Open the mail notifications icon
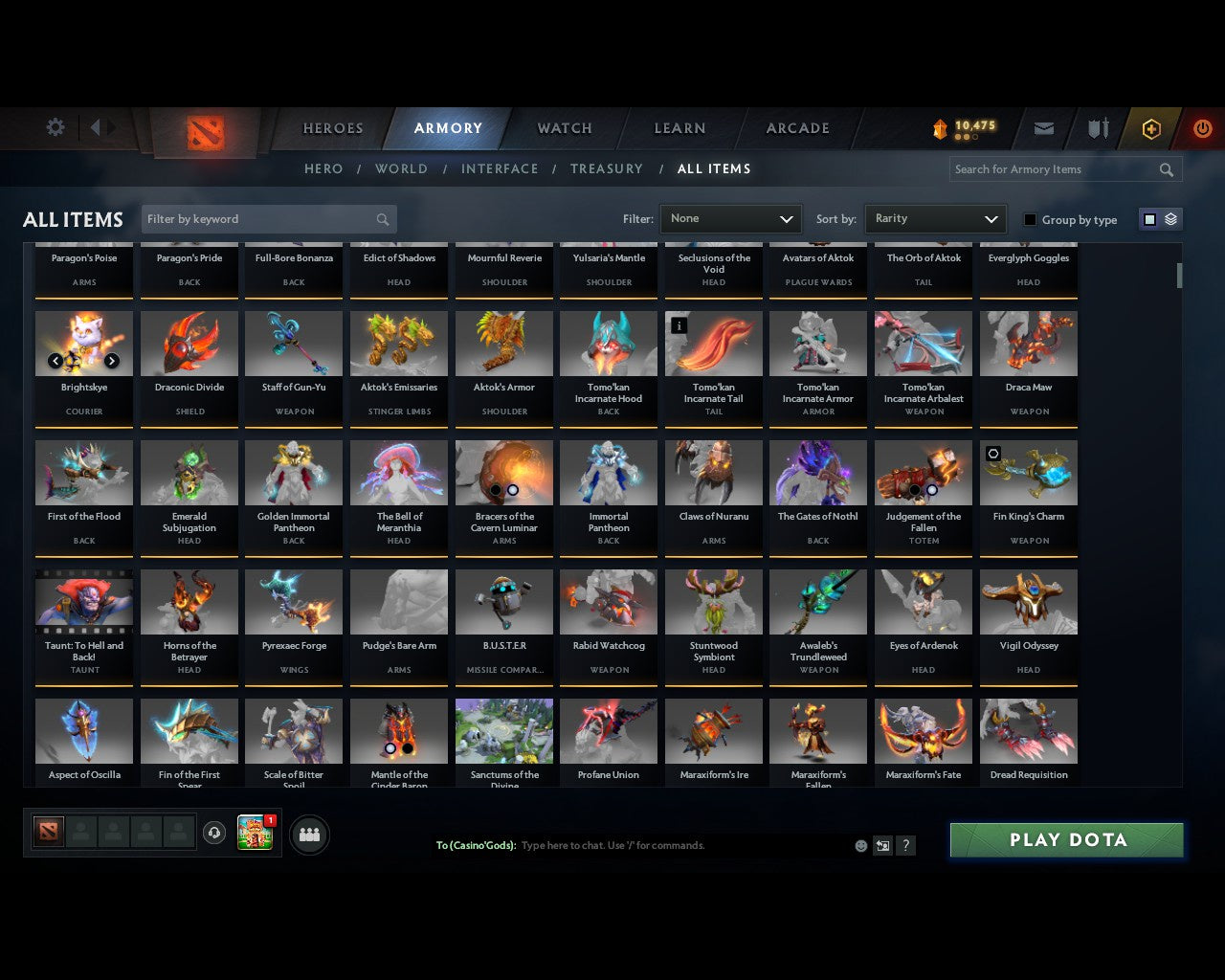 tap(1043, 127)
